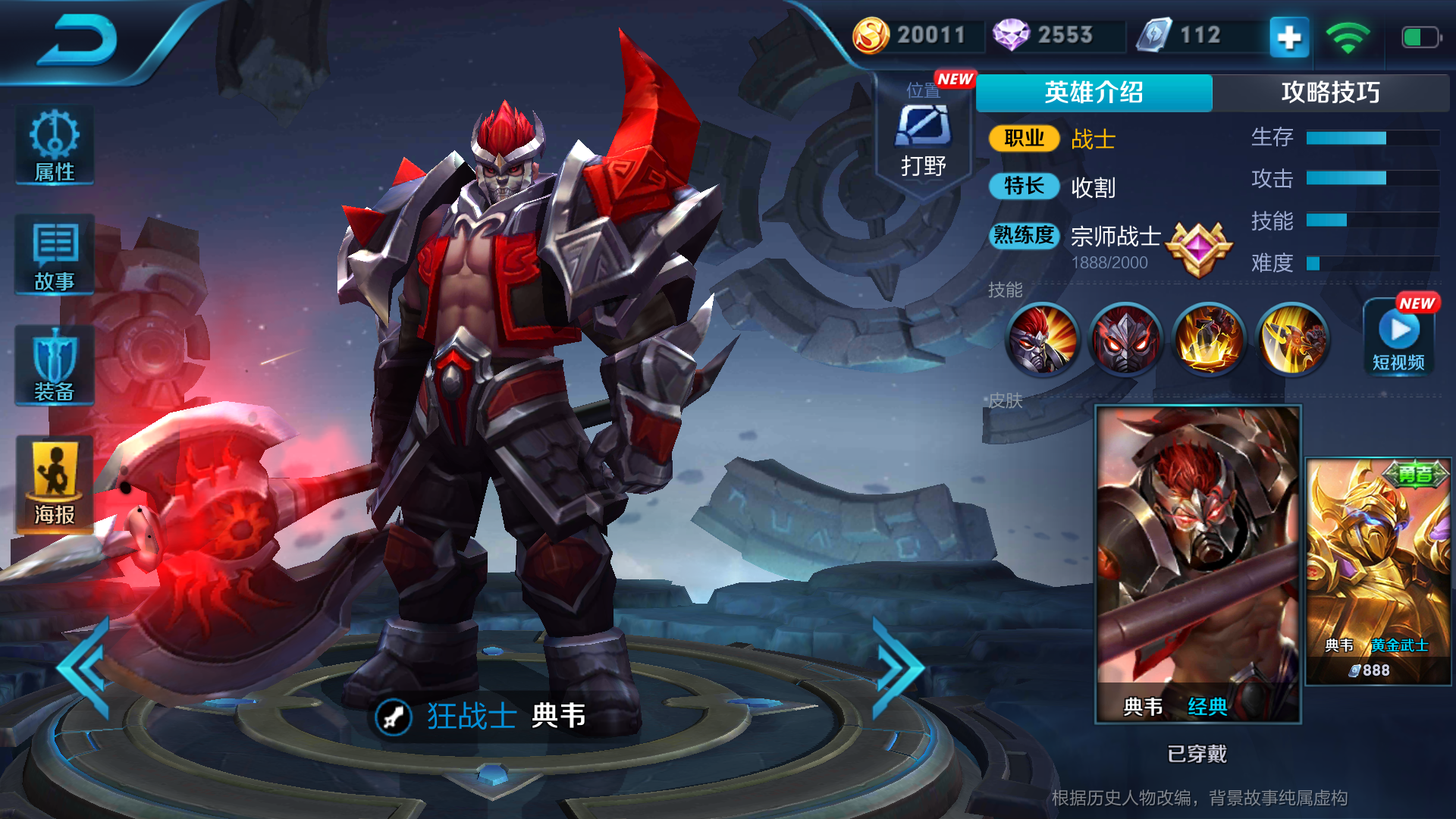The image size is (1456, 819).
Task: Select the 典韦 经典 classic skin
Action: click(1198, 563)
